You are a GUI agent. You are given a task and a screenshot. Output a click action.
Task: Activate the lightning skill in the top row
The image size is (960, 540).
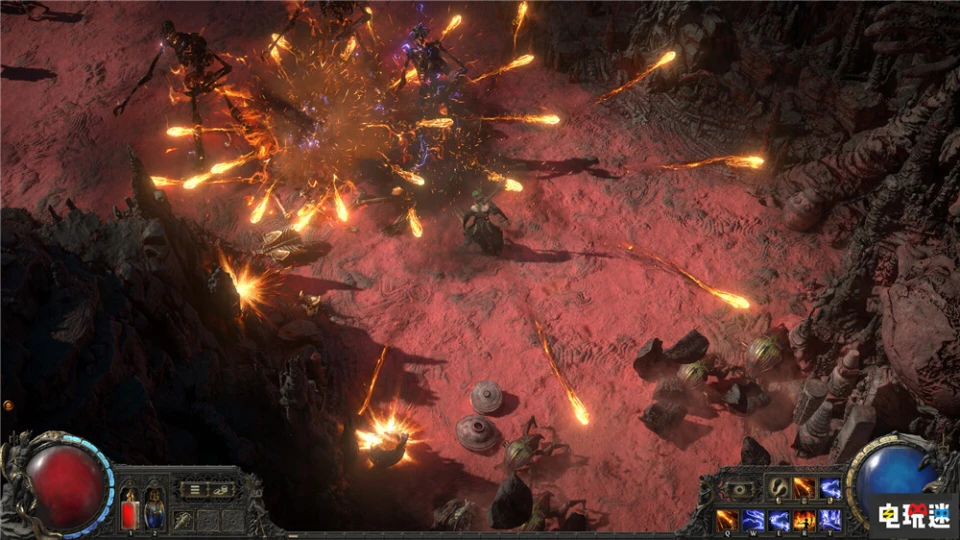[x=830, y=488]
